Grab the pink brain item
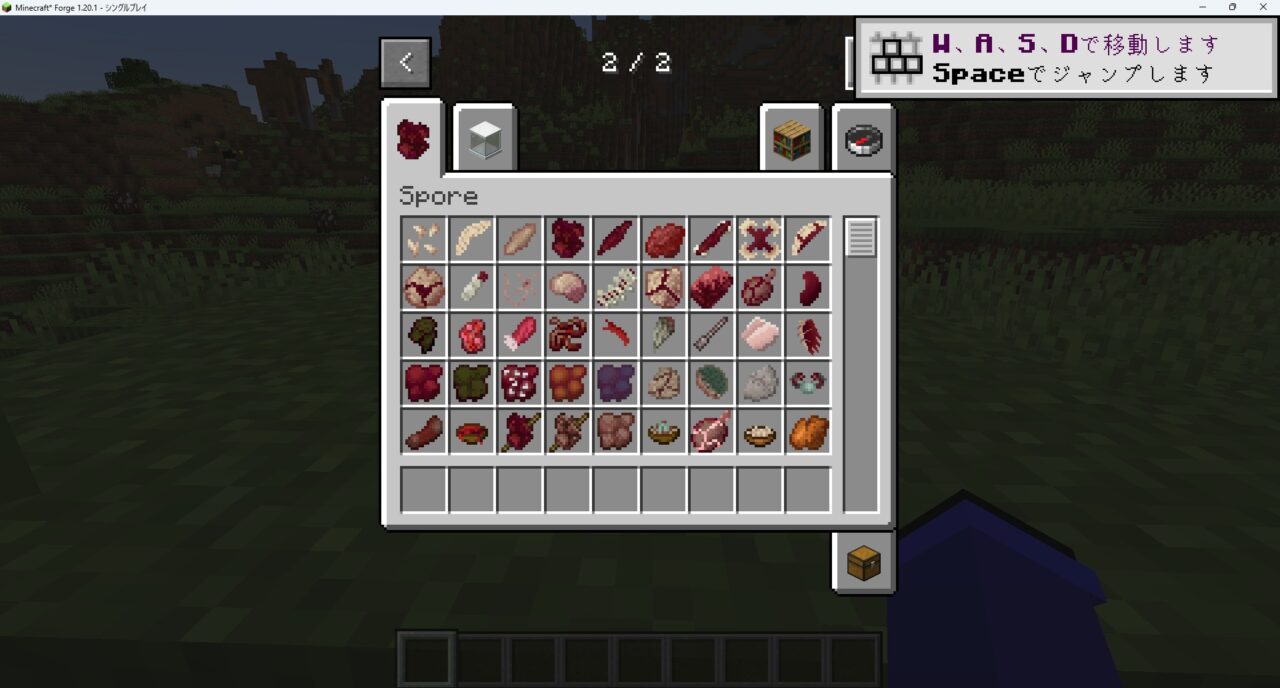 (568, 287)
